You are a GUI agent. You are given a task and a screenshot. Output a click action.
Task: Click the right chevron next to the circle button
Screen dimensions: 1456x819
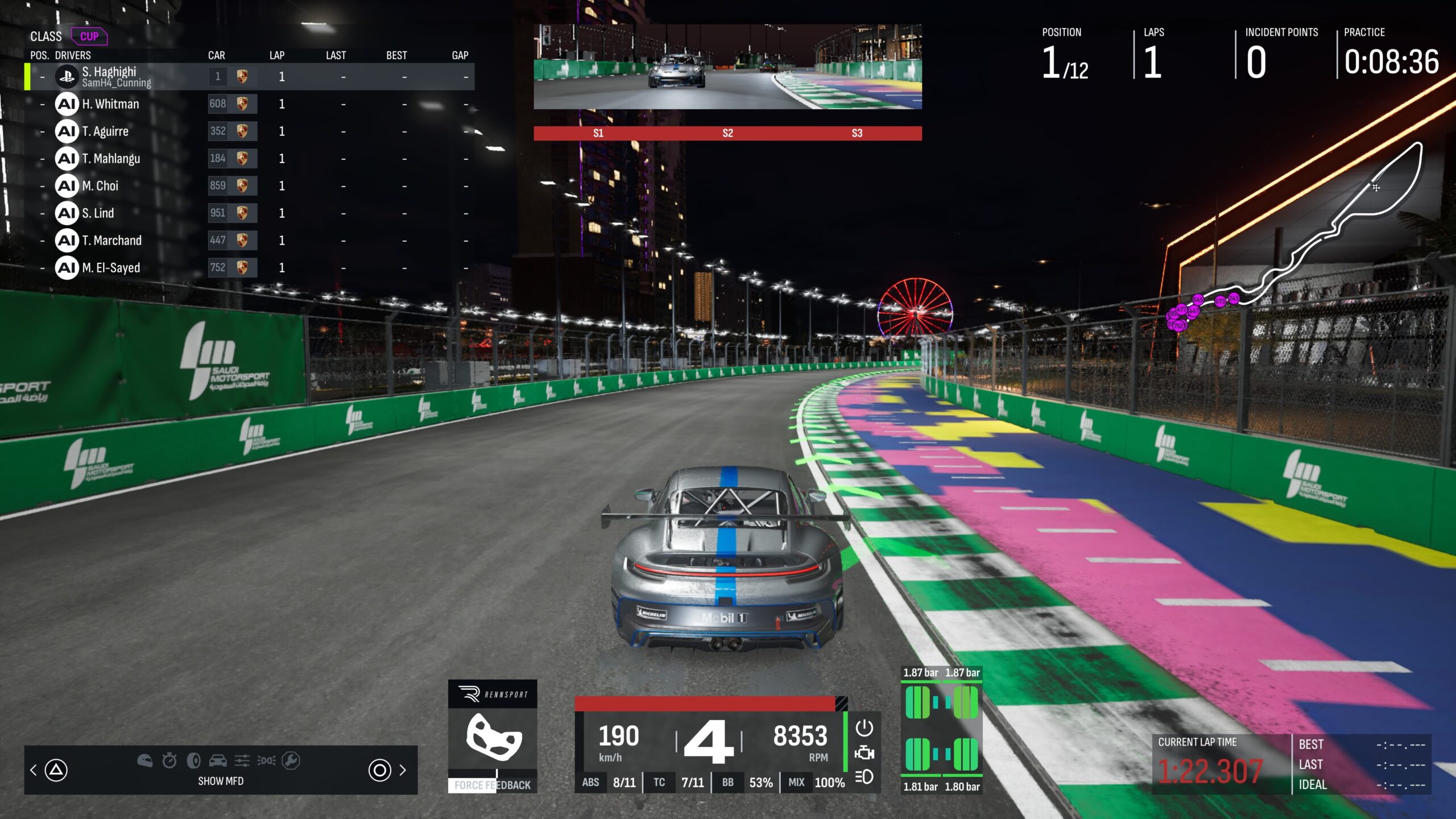(x=403, y=771)
